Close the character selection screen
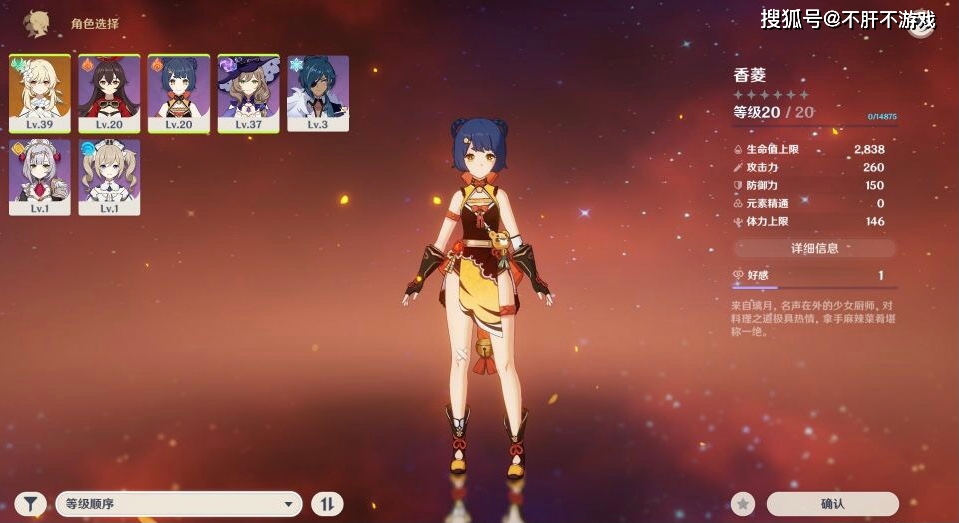Image resolution: width=959 pixels, height=523 pixels. 920,23
